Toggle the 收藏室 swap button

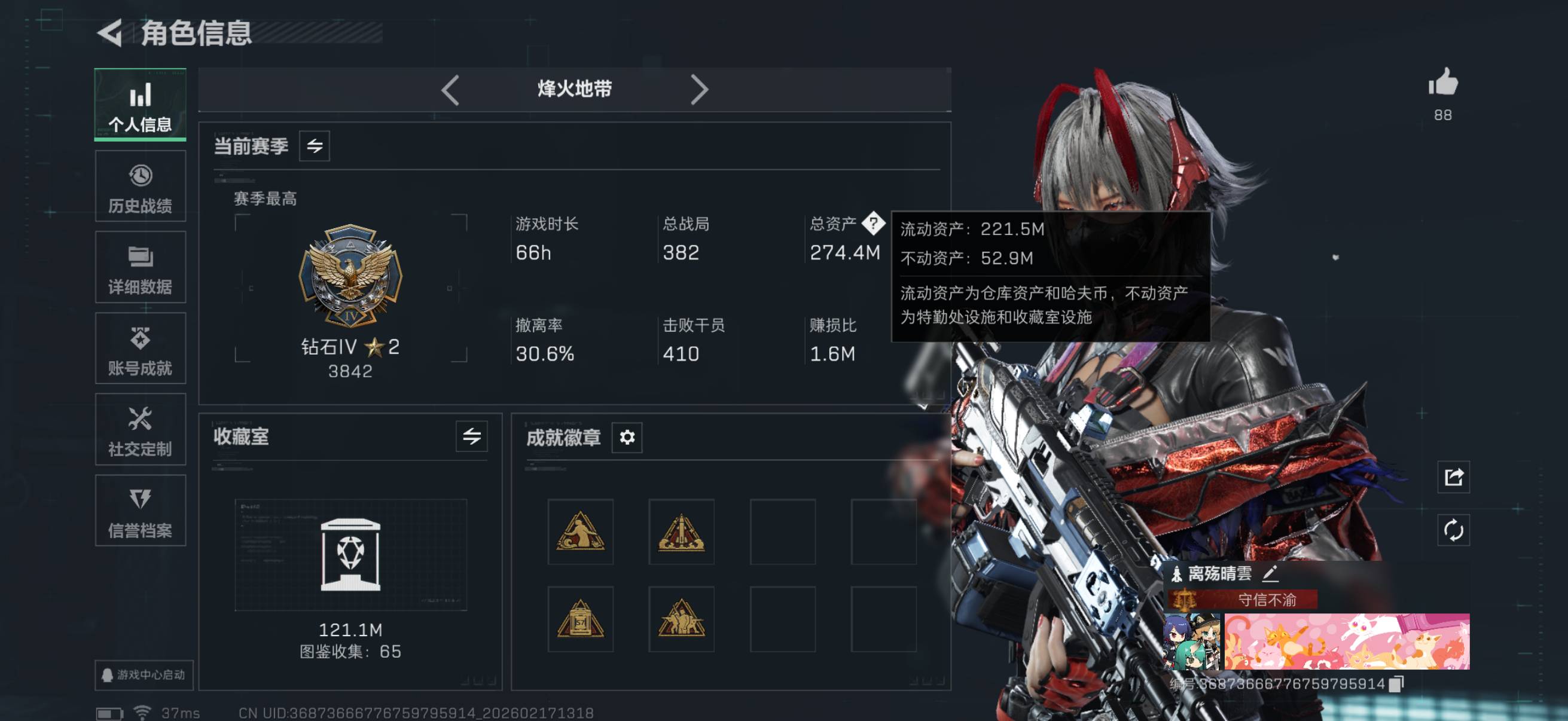[471, 436]
